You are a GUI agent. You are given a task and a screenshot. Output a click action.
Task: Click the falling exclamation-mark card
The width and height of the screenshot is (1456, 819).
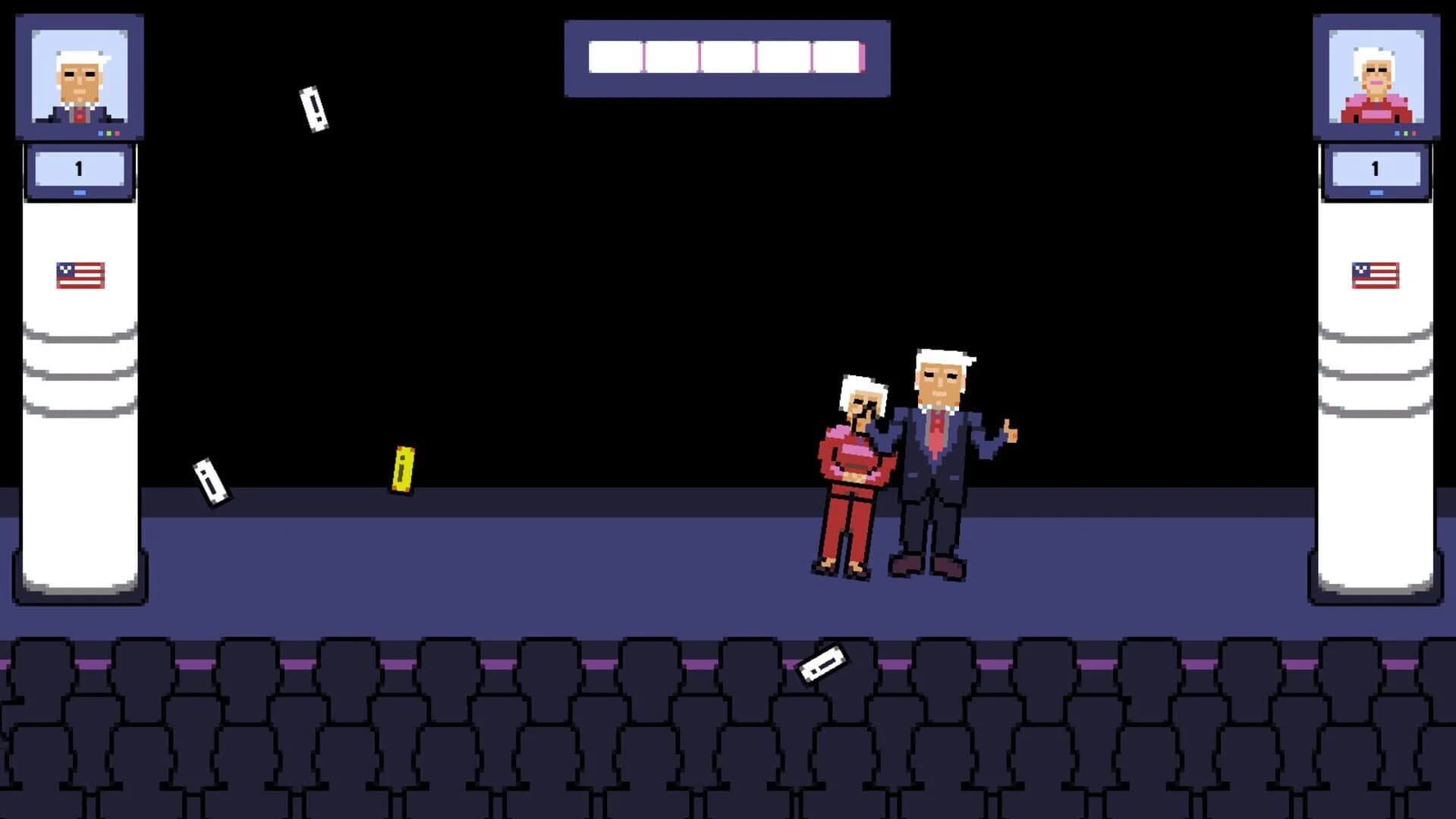point(314,107)
